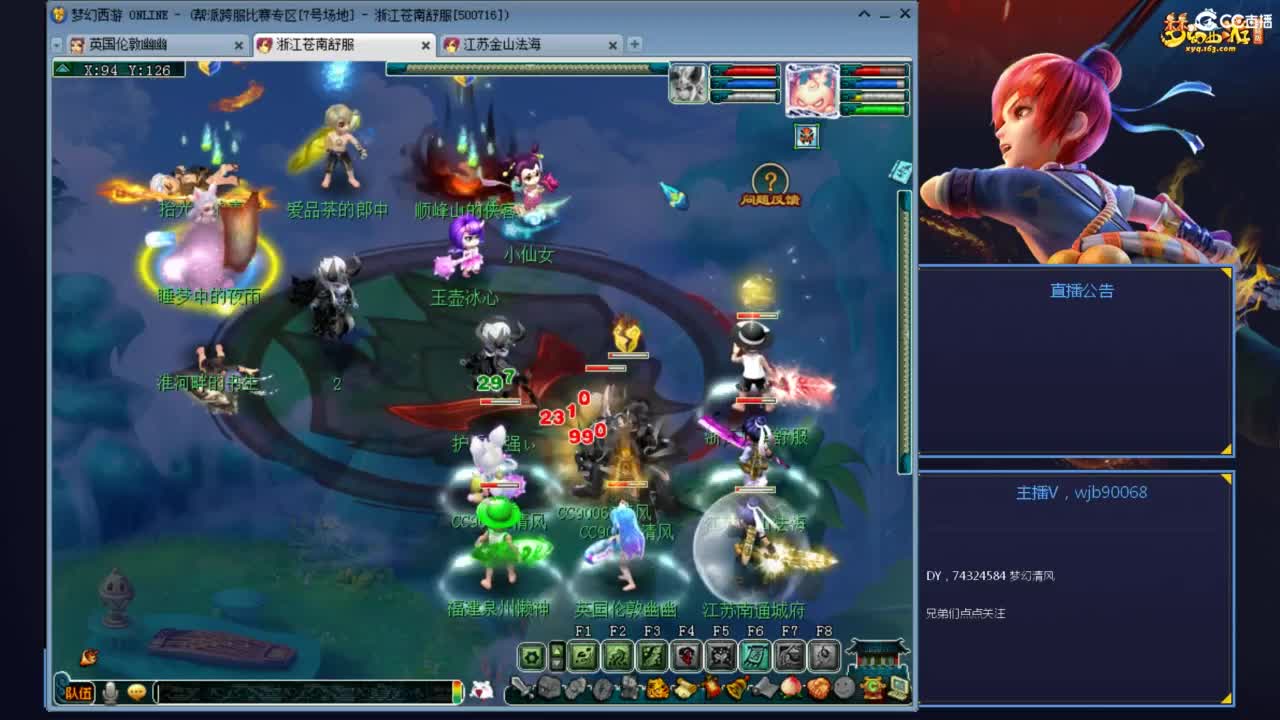Select the F1 skill on the hotkey bar

click(x=584, y=656)
